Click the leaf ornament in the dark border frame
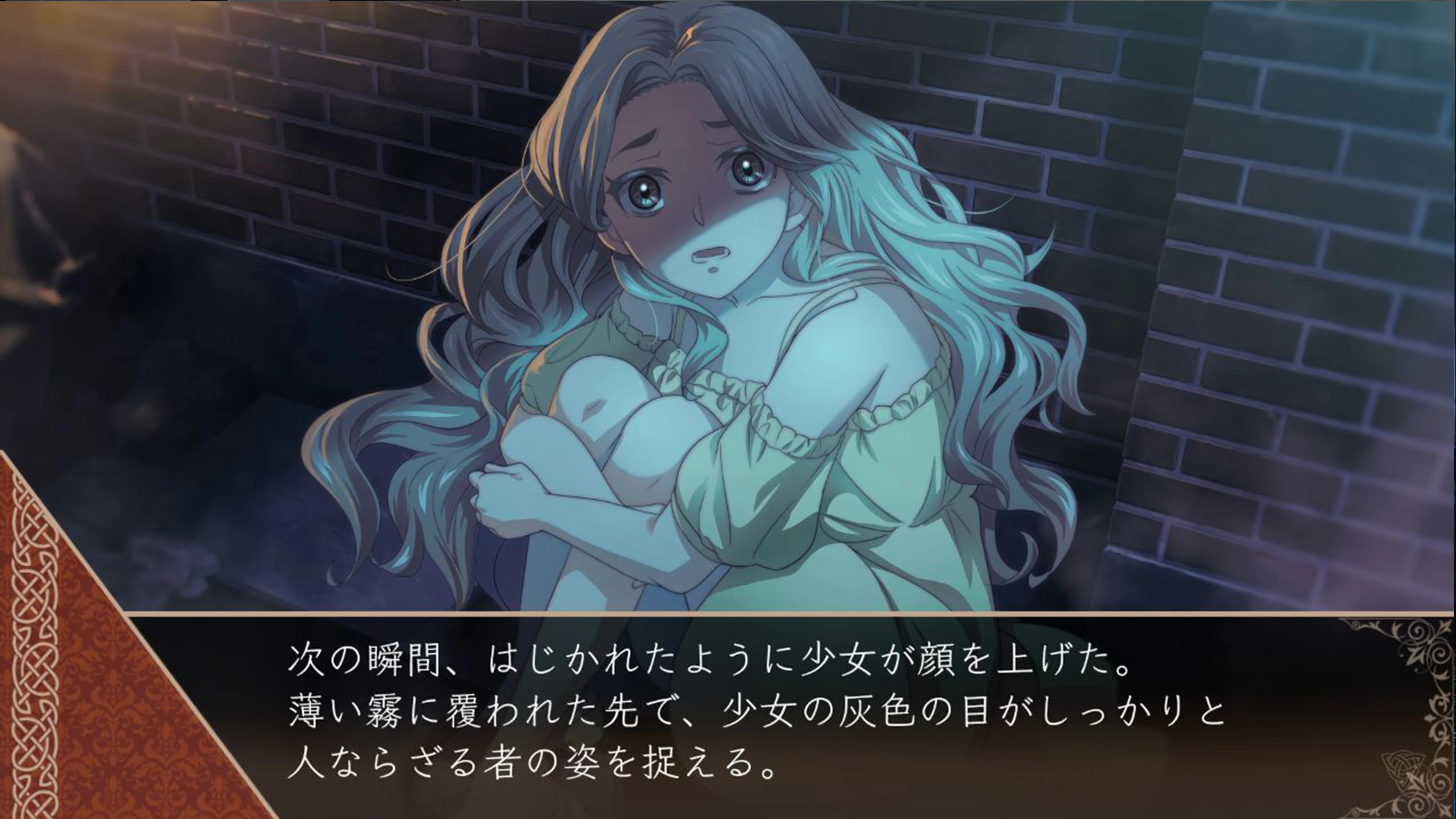1456x819 pixels. (x=1414, y=656)
